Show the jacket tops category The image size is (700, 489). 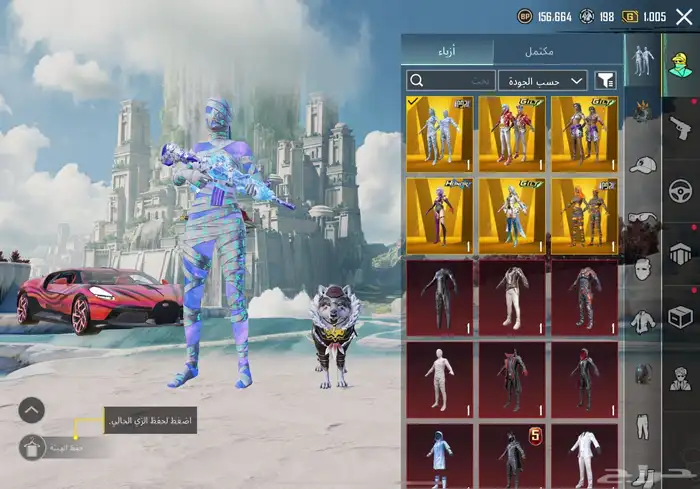click(642, 322)
